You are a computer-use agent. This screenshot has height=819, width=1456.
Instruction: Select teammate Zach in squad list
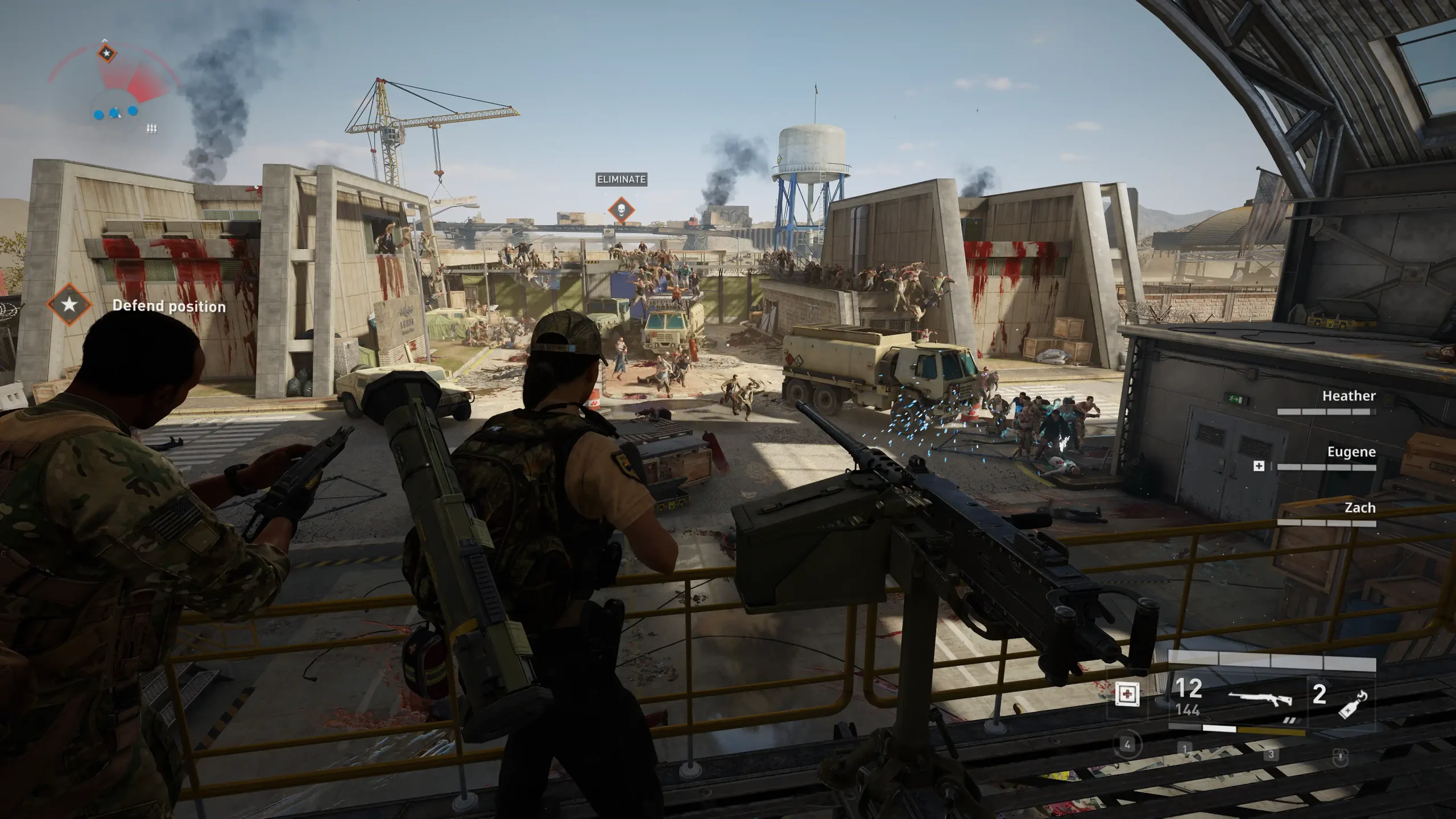(1359, 508)
